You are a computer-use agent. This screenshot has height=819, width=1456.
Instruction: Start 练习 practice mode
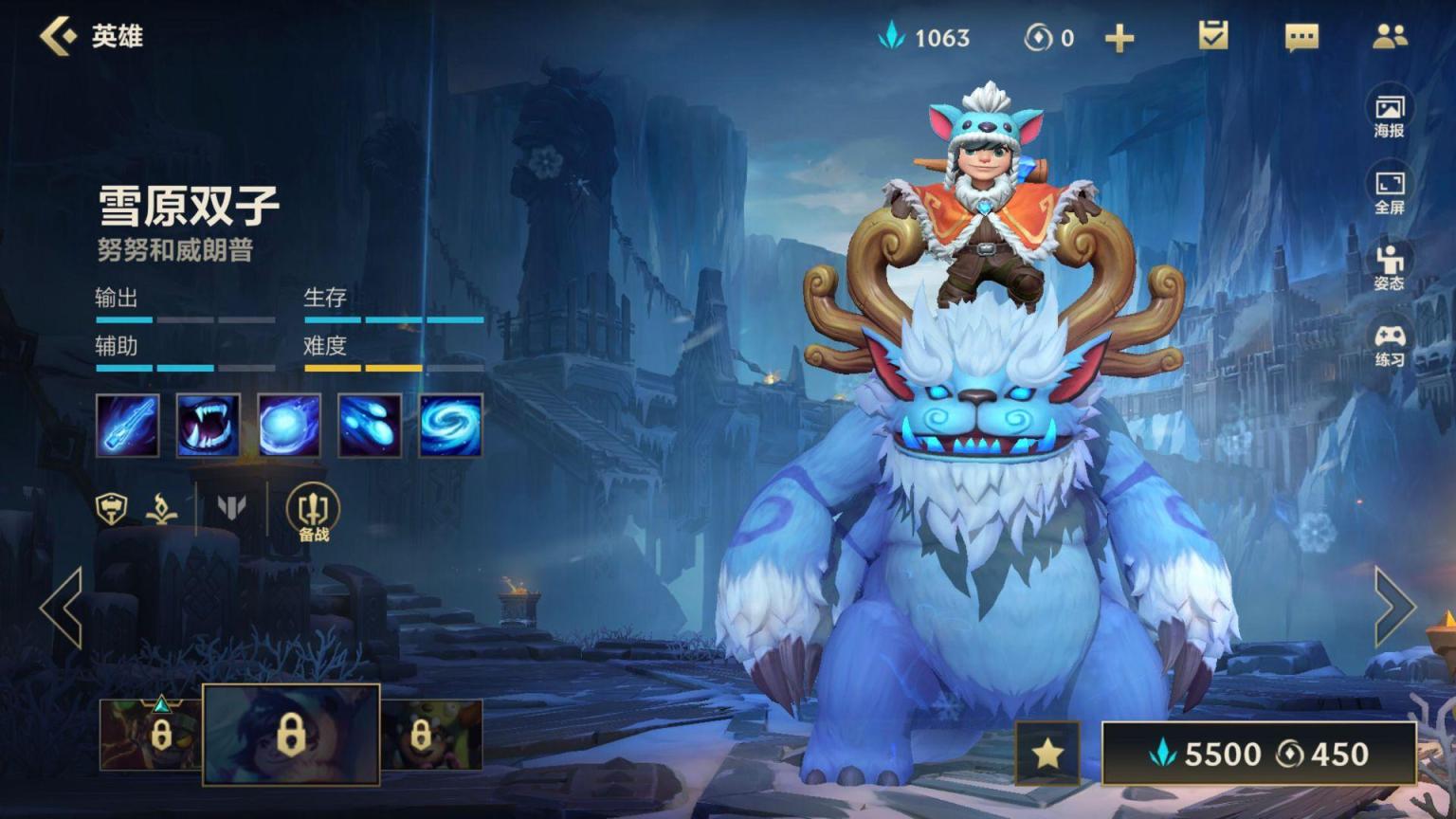point(1390,344)
